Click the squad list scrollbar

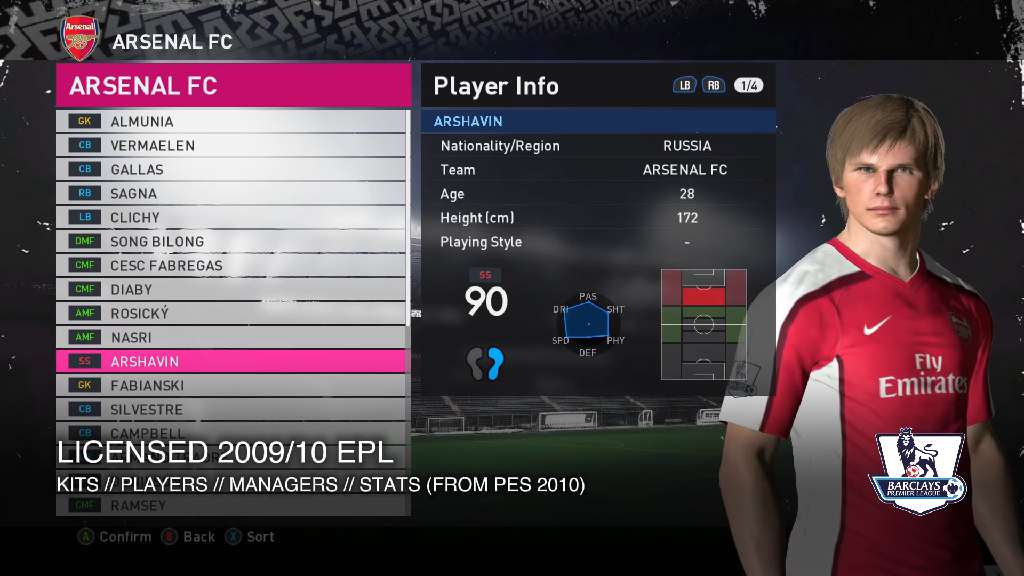point(408,220)
